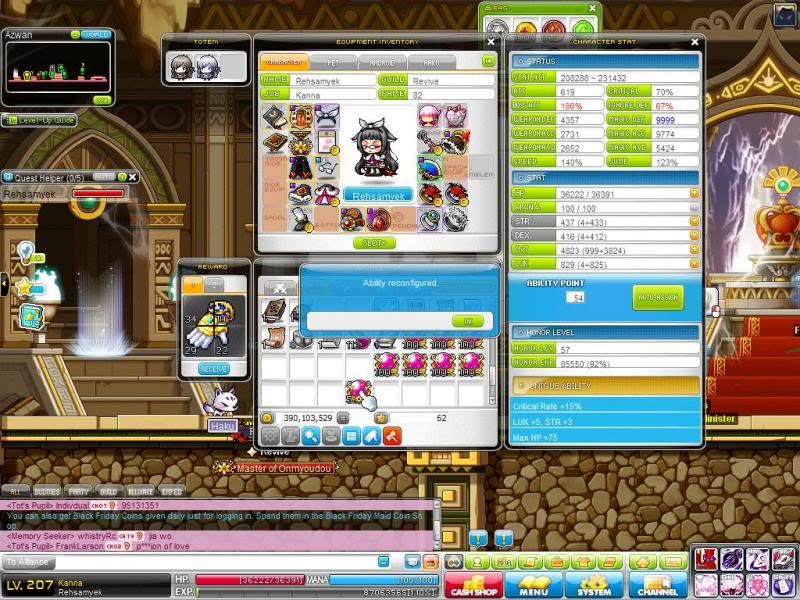
Task: Close the Equipment Inventory window
Action: coord(490,42)
